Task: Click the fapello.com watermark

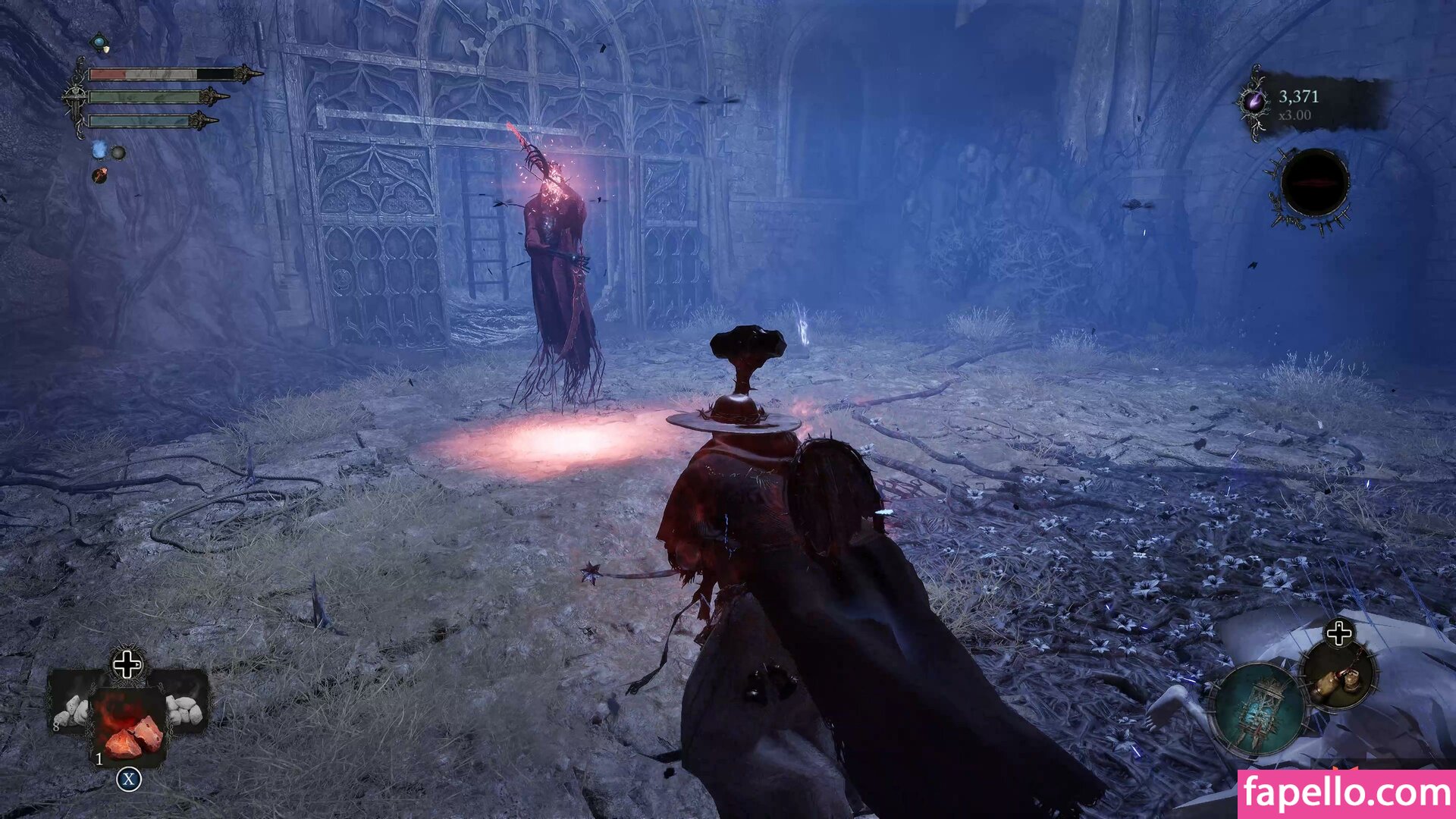Action: (1346, 794)
